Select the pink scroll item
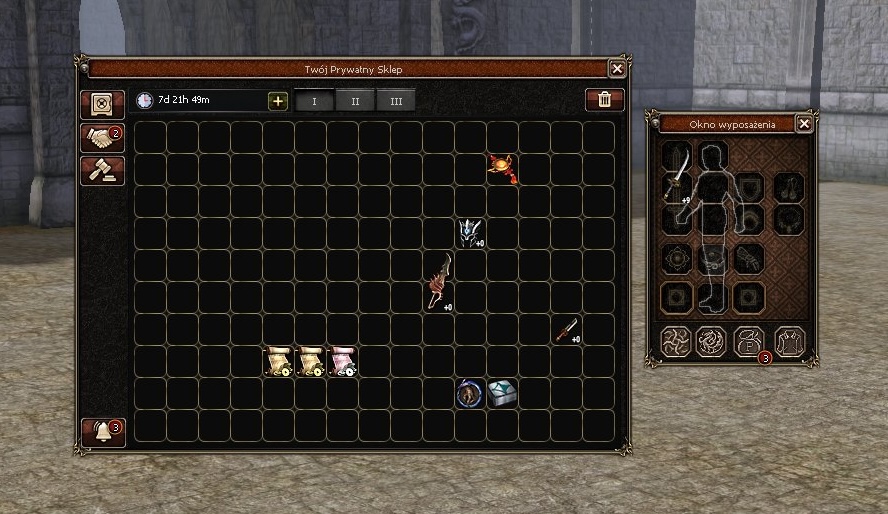This screenshot has width=888, height=514. pos(342,361)
